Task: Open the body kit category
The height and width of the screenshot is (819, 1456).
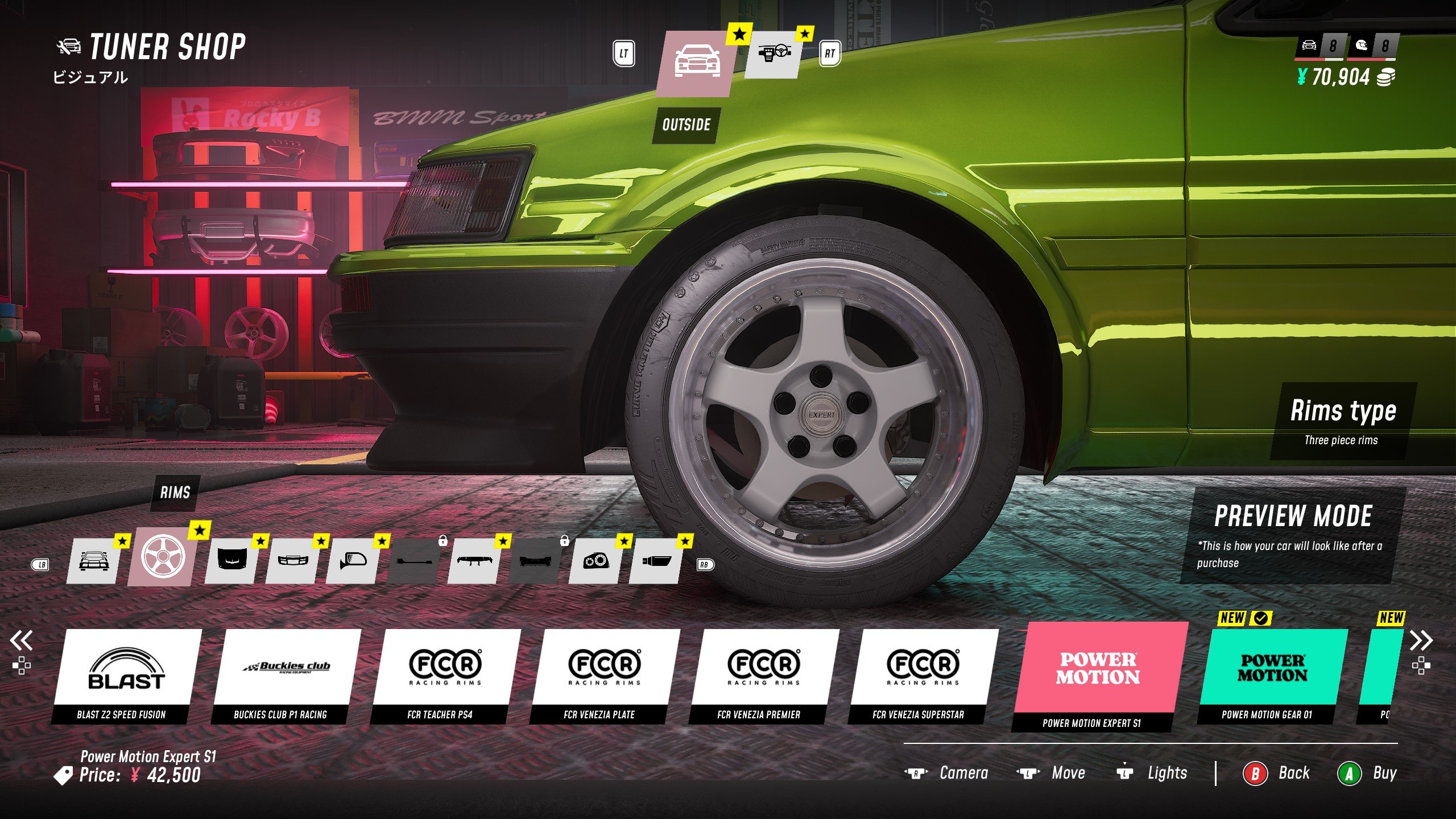Action: [x=93, y=560]
